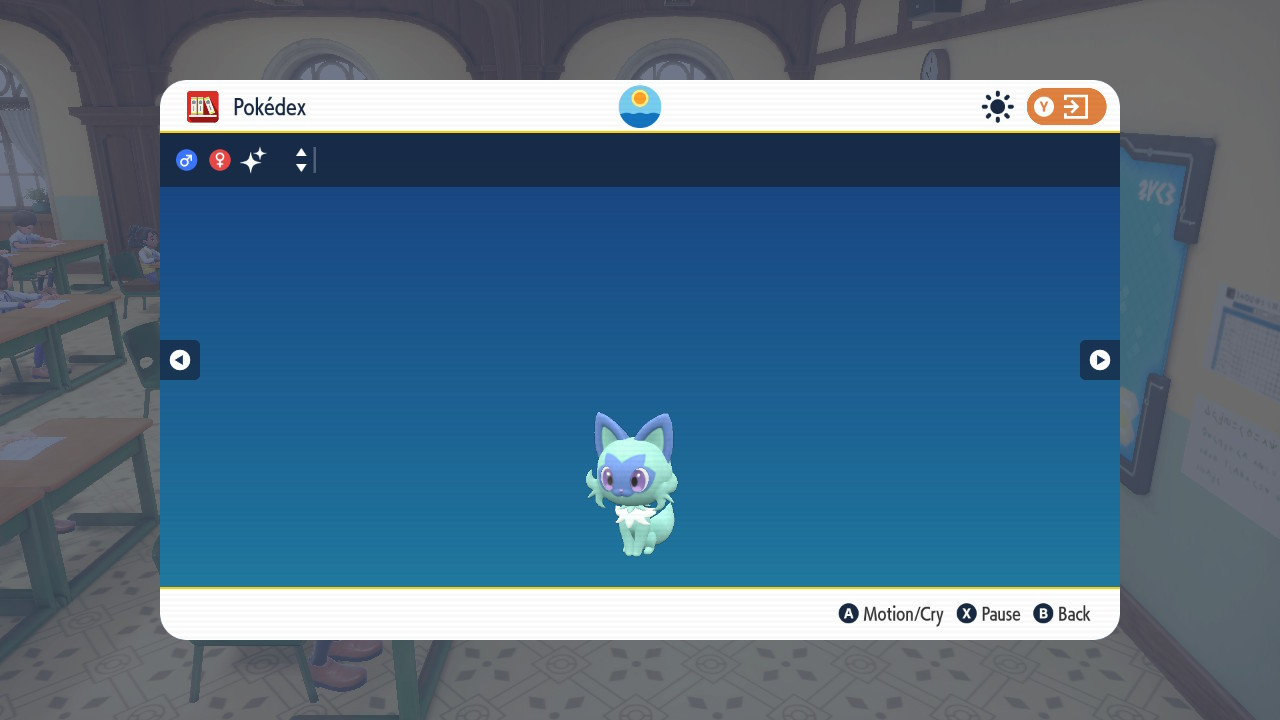Click the A Motion/Cry circle icon

(849, 614)
